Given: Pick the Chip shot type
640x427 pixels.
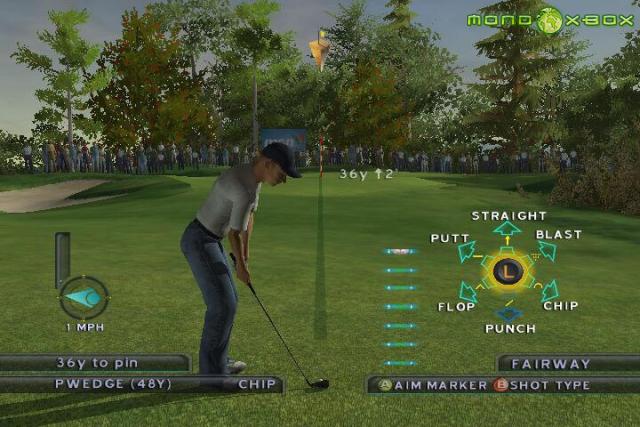Looking at the screenshot, I should coord(560,306).
